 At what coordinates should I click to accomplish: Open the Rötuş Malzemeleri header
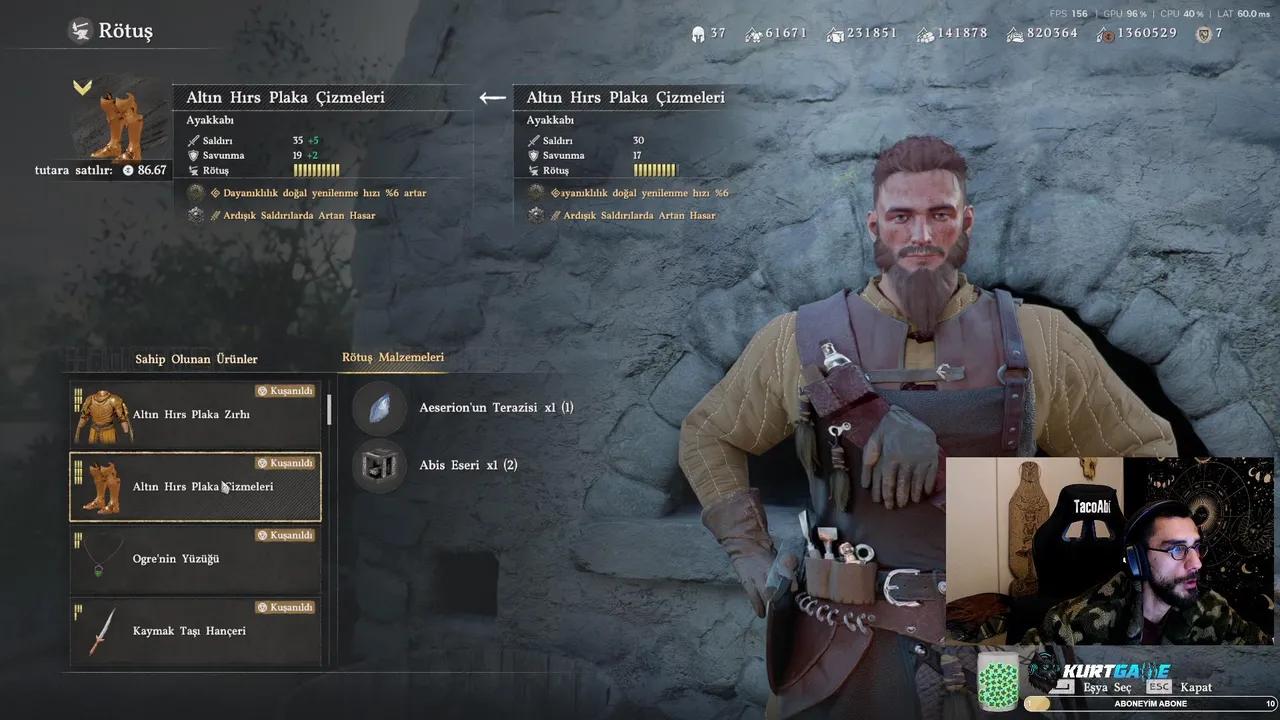393,357
